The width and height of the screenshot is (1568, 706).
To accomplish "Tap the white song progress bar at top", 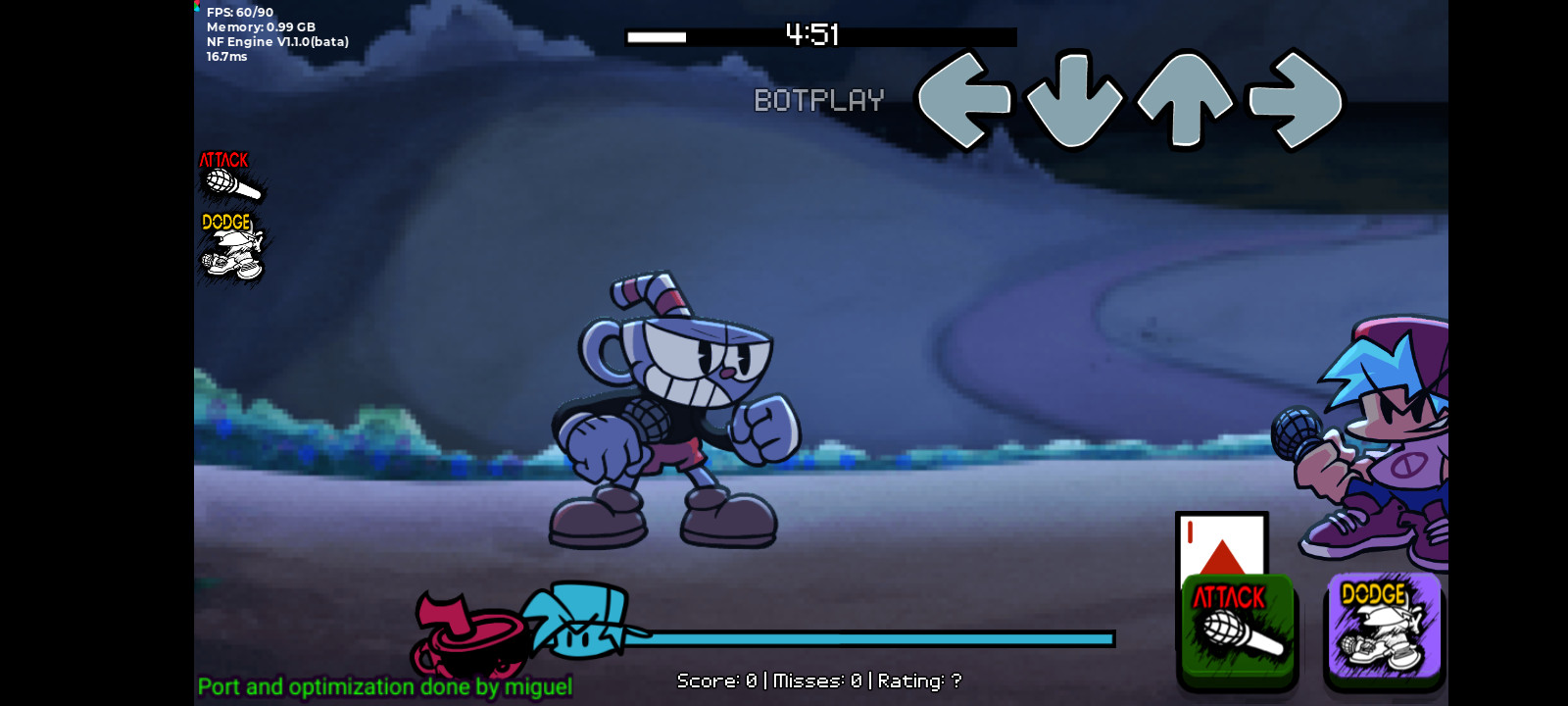I will (657, 39).
